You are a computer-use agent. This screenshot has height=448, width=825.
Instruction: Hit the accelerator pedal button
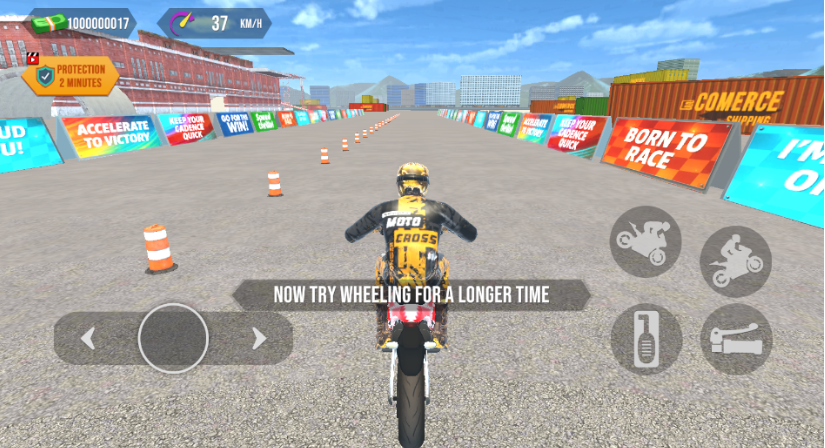click(x=646, y=339)
